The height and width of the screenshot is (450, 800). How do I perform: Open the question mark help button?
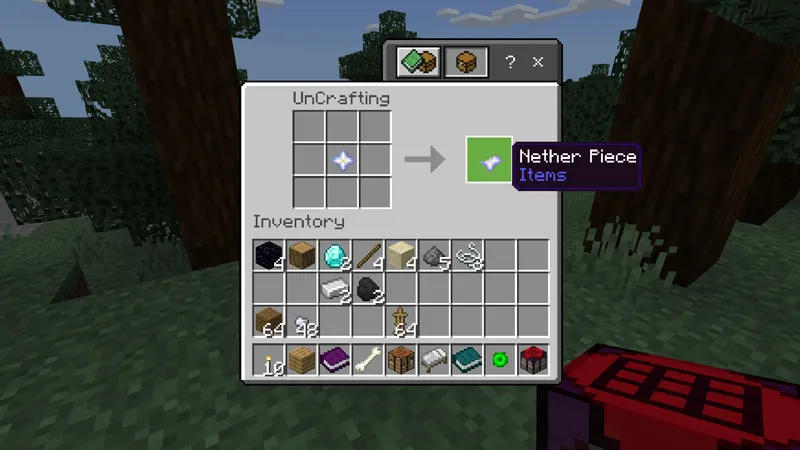pyautogui.click(x=510, y=62)
